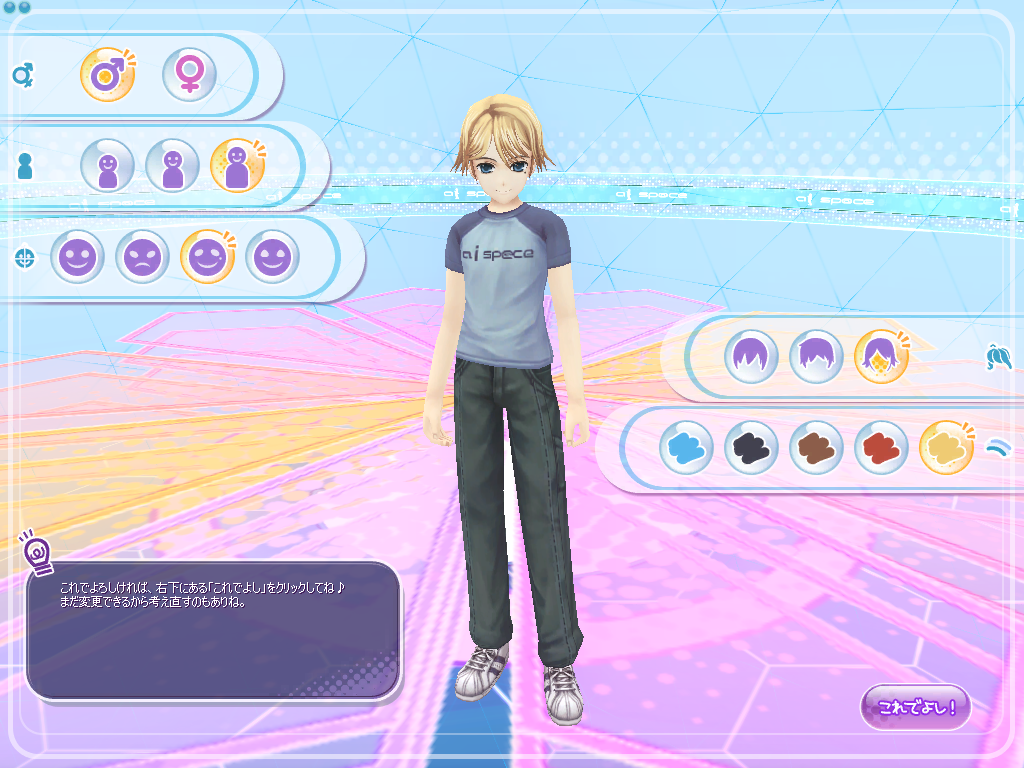
Task: Select the highlighted orange hairstyle bubble
Action: [x=881, y=357]
